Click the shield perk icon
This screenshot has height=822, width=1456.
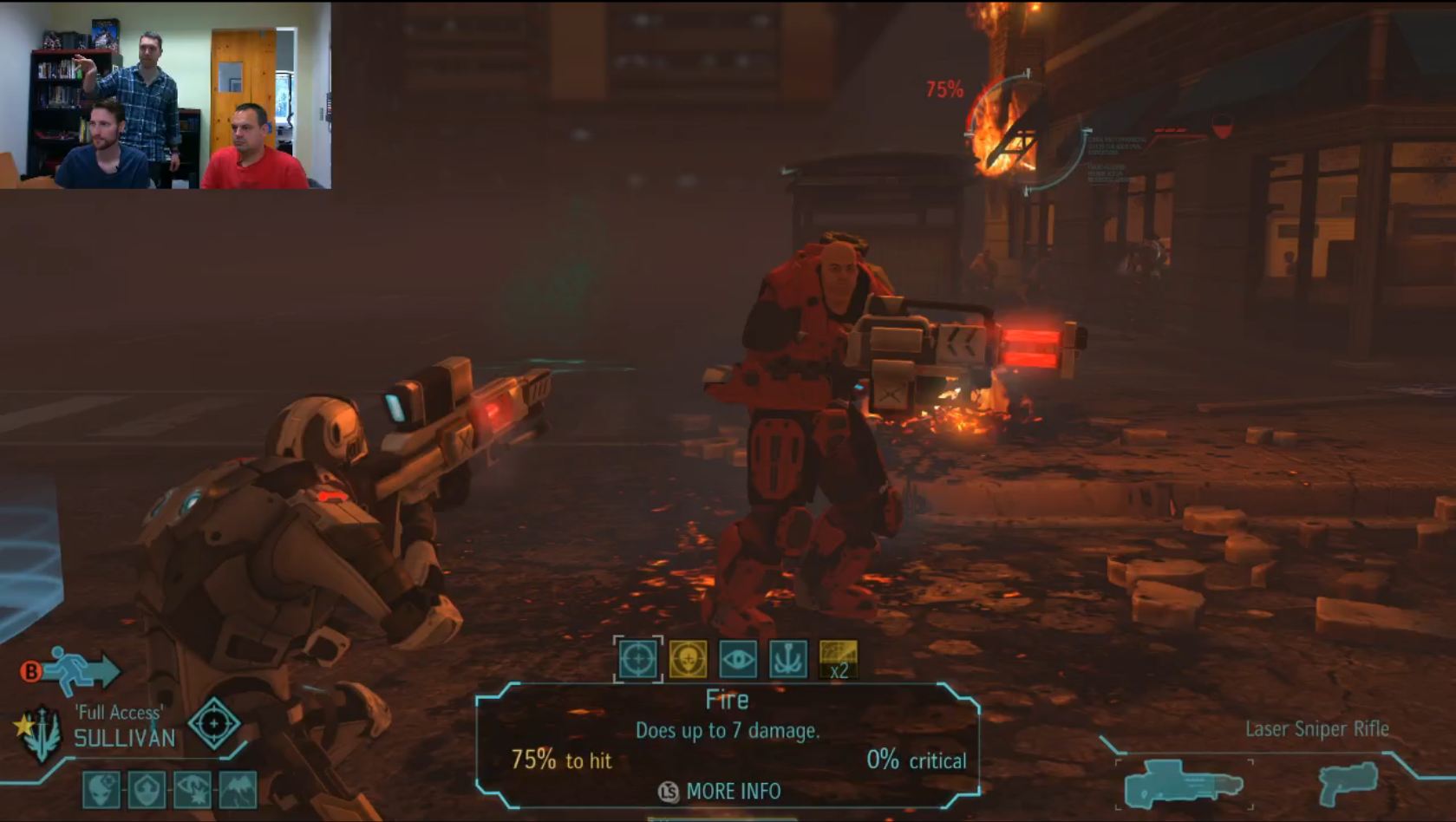click(147, 790)
